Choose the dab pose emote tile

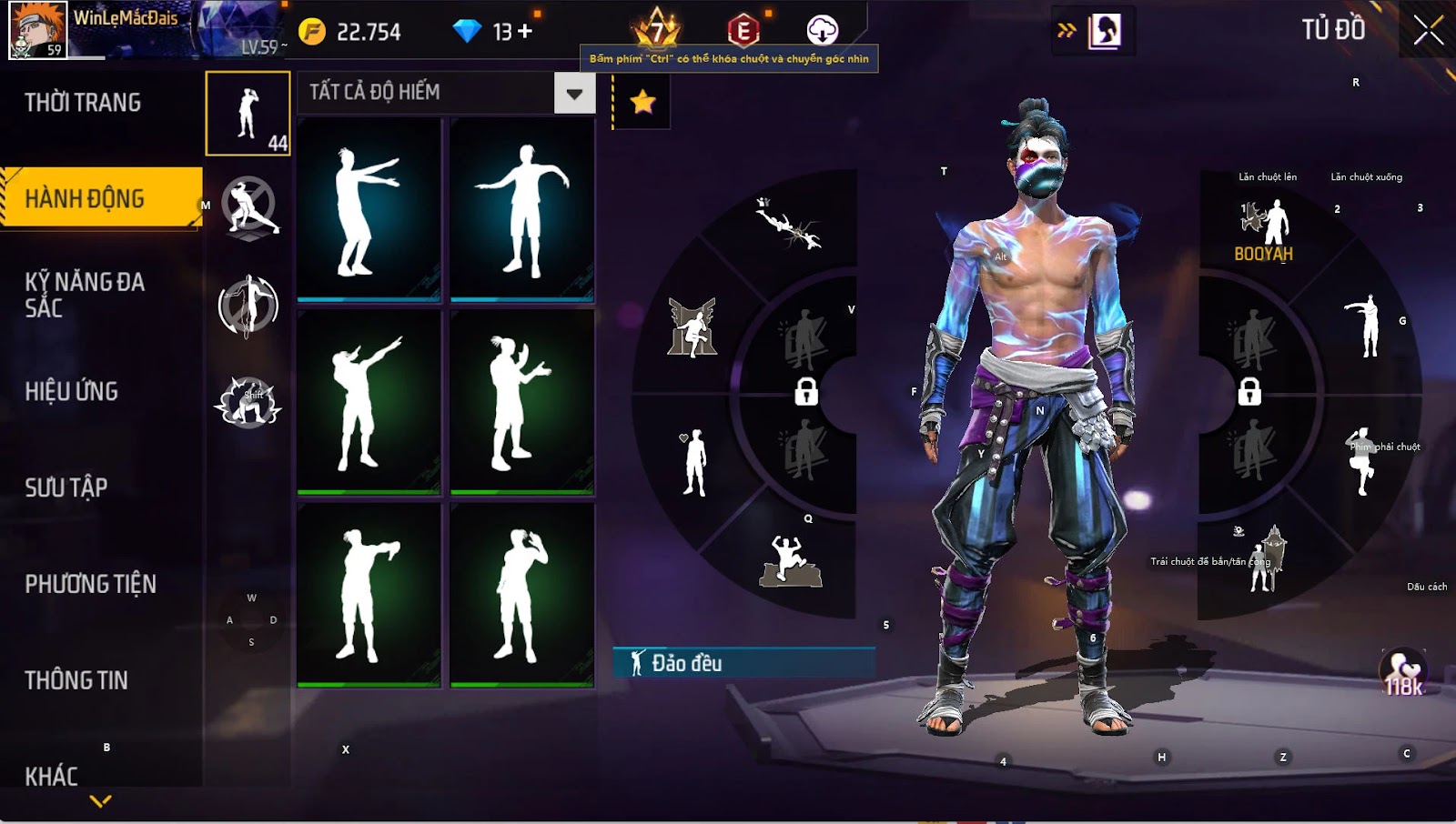pos(369,402)
